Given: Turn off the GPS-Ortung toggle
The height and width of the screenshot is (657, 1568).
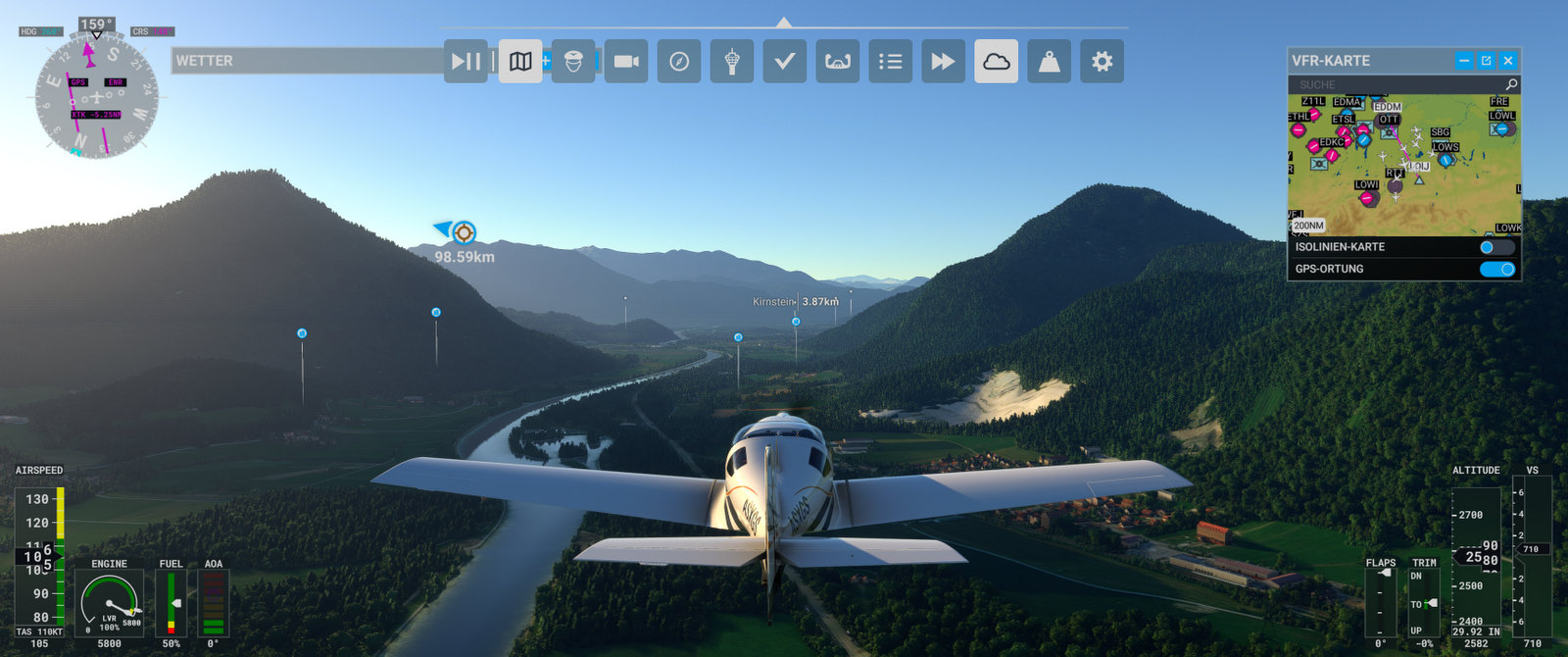Looking at the screenshot, I should pos(1496,269).
